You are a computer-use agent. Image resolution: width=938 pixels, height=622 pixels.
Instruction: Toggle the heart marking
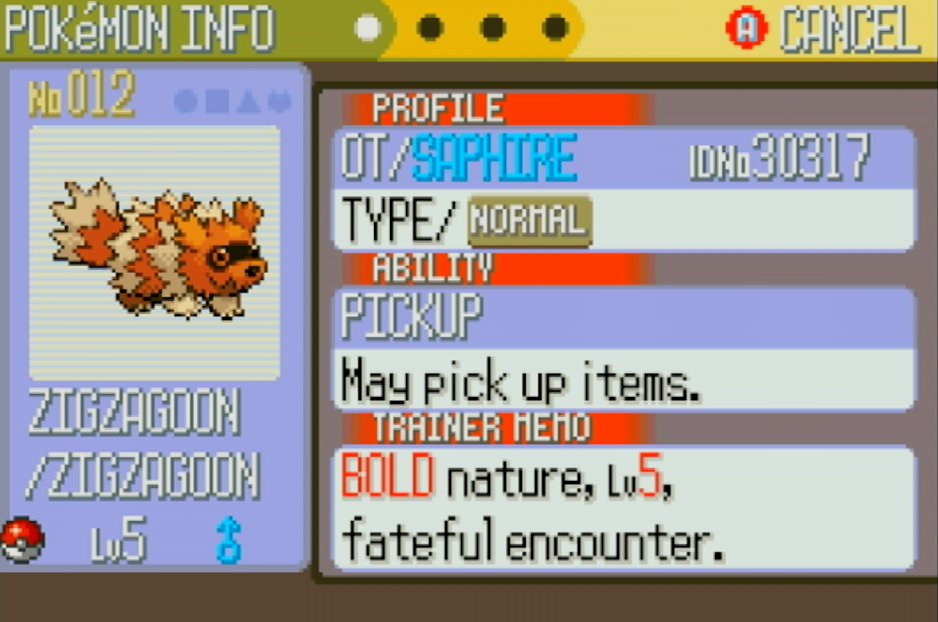(x=279, y=101)
